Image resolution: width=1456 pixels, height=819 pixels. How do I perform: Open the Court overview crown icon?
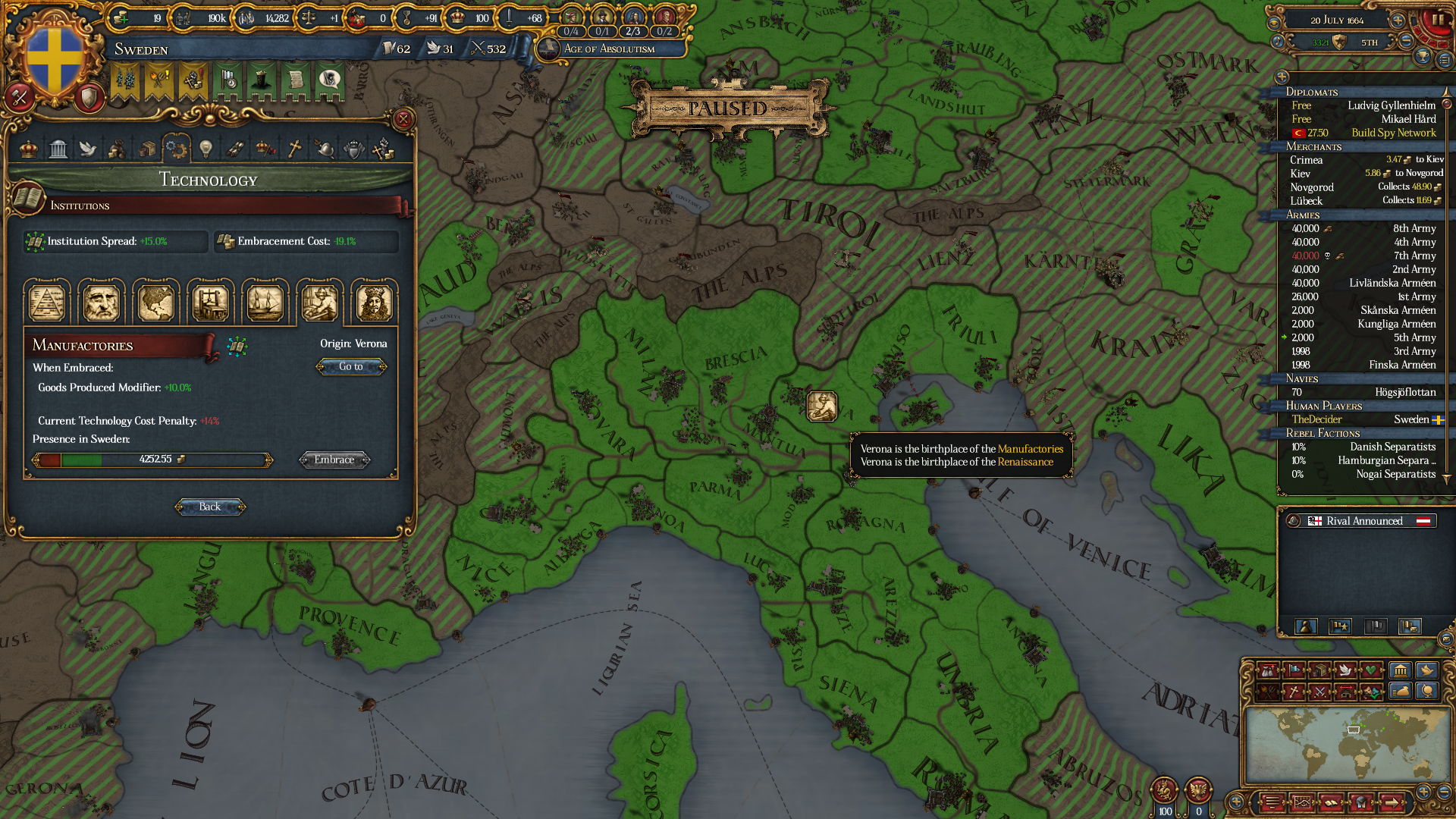(28, 149)
